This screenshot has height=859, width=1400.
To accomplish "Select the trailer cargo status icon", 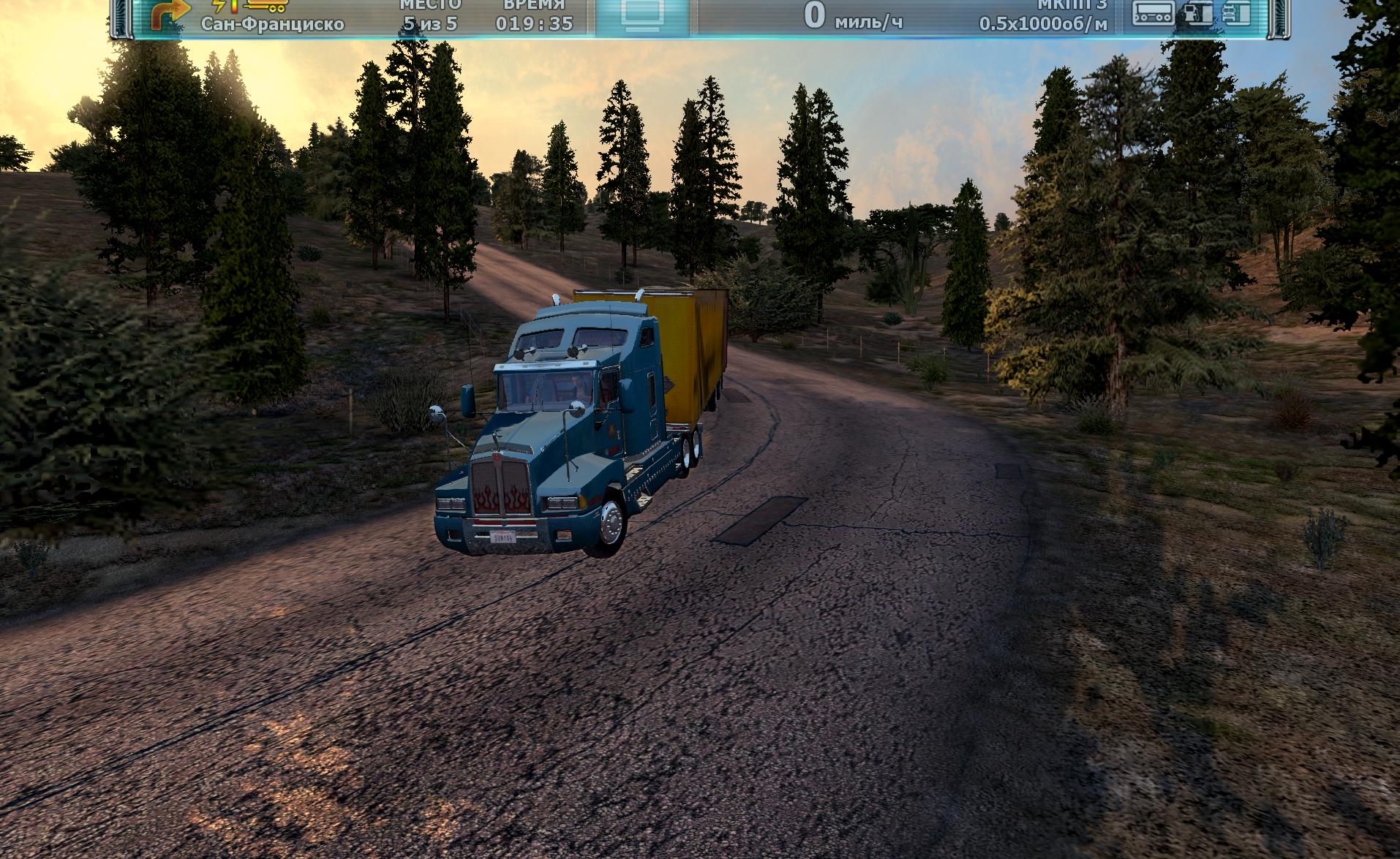I will (x=1153, y=12).
